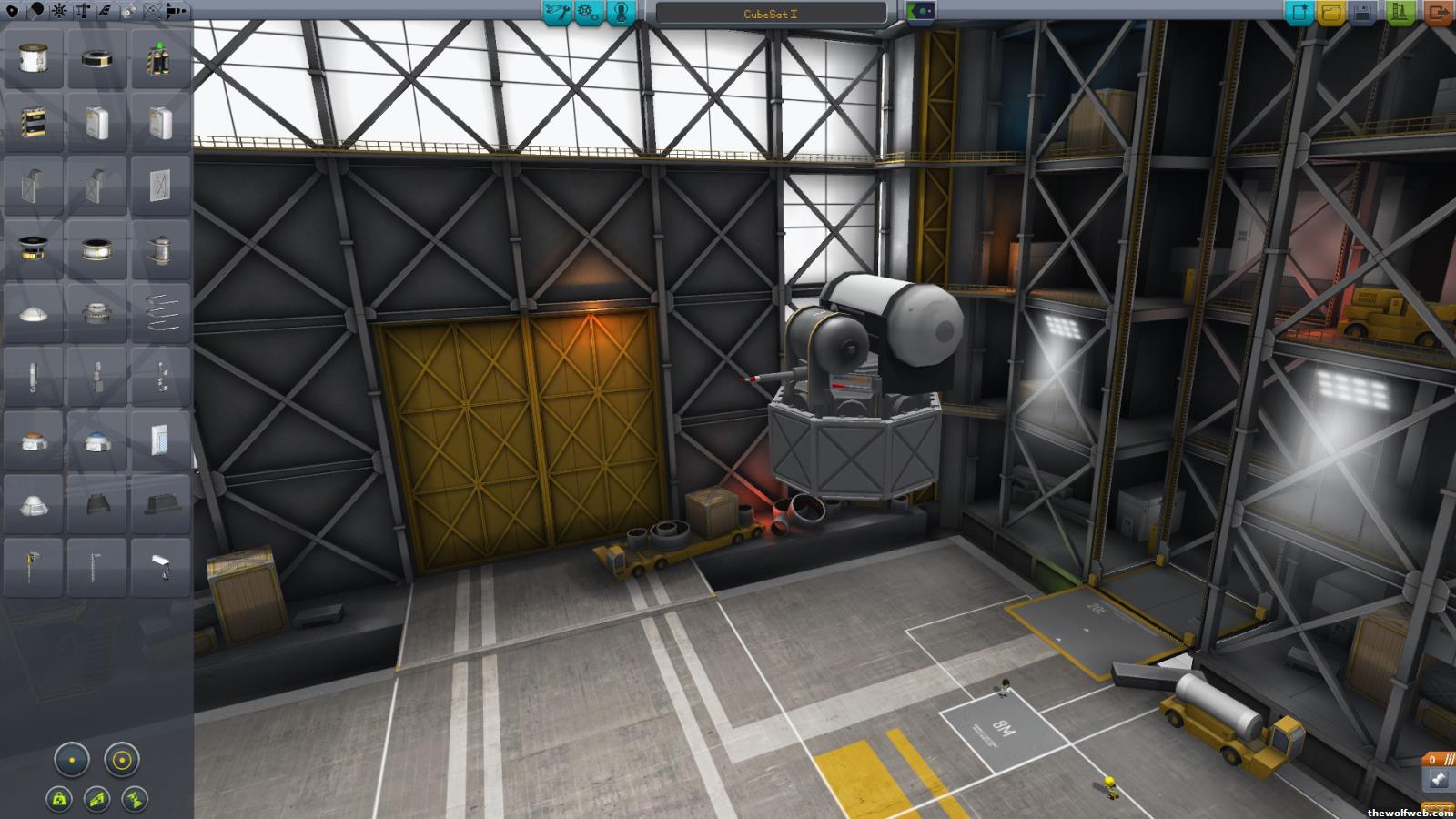Click the flag icon next to vessel name

pyautogui.click(x=921, y=12)
